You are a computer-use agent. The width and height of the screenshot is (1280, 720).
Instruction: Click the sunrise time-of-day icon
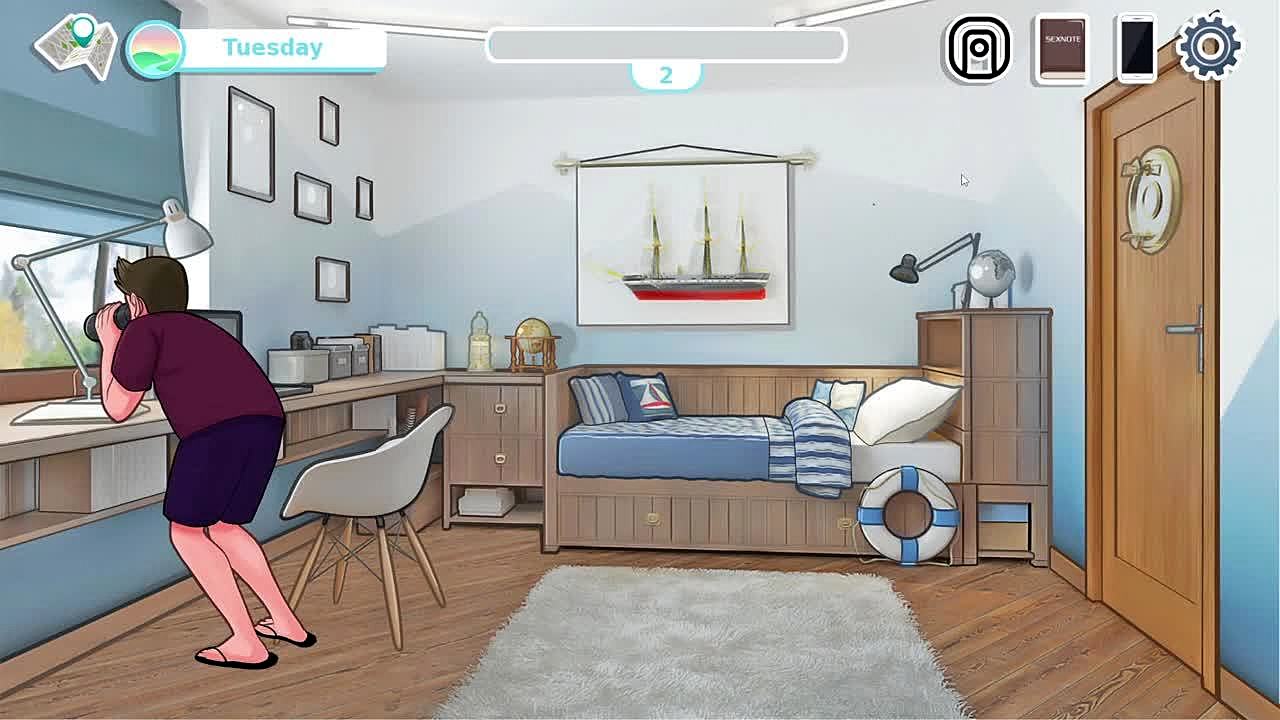coord(155,48)
